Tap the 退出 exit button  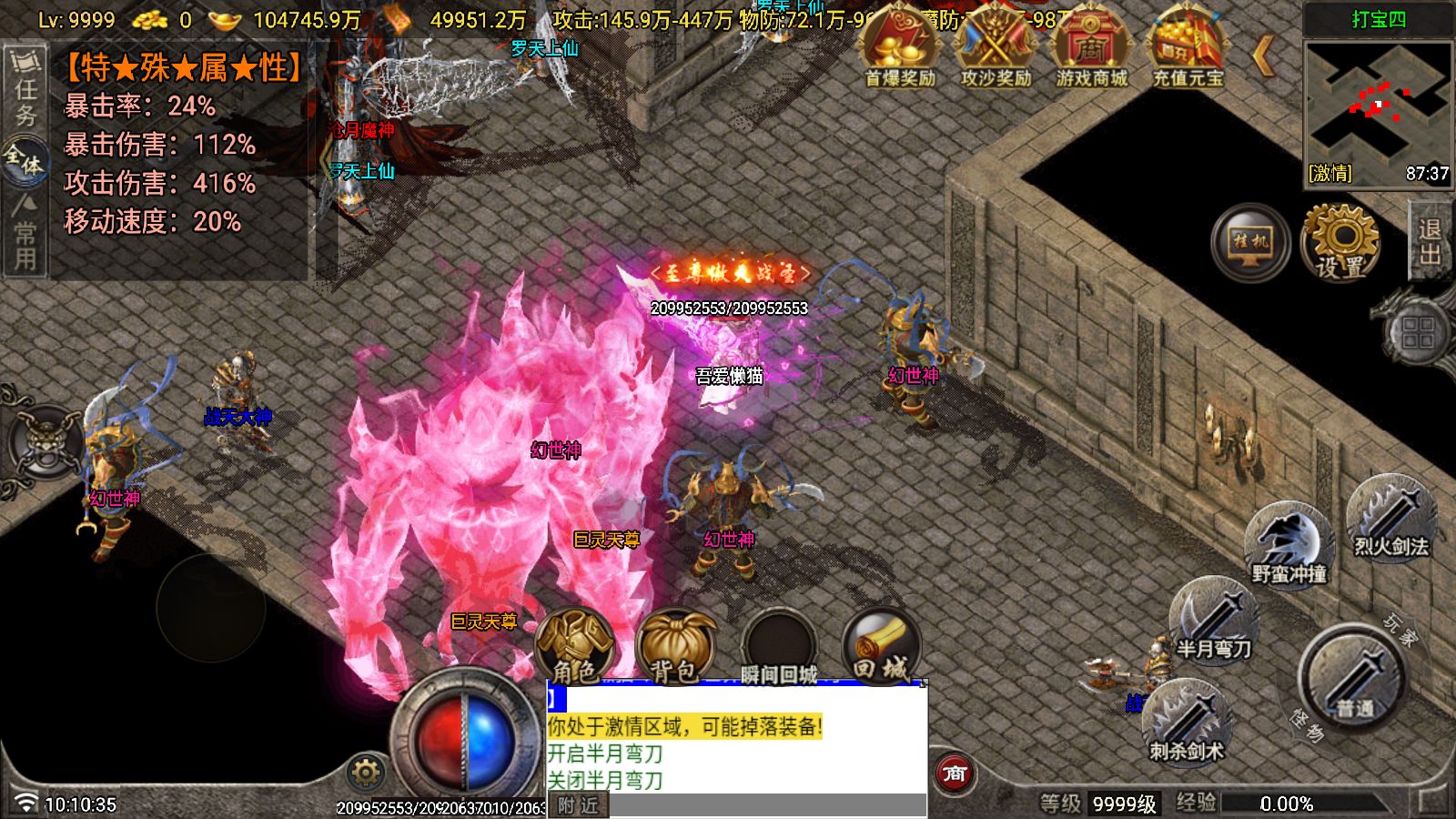coord(1430,242)
